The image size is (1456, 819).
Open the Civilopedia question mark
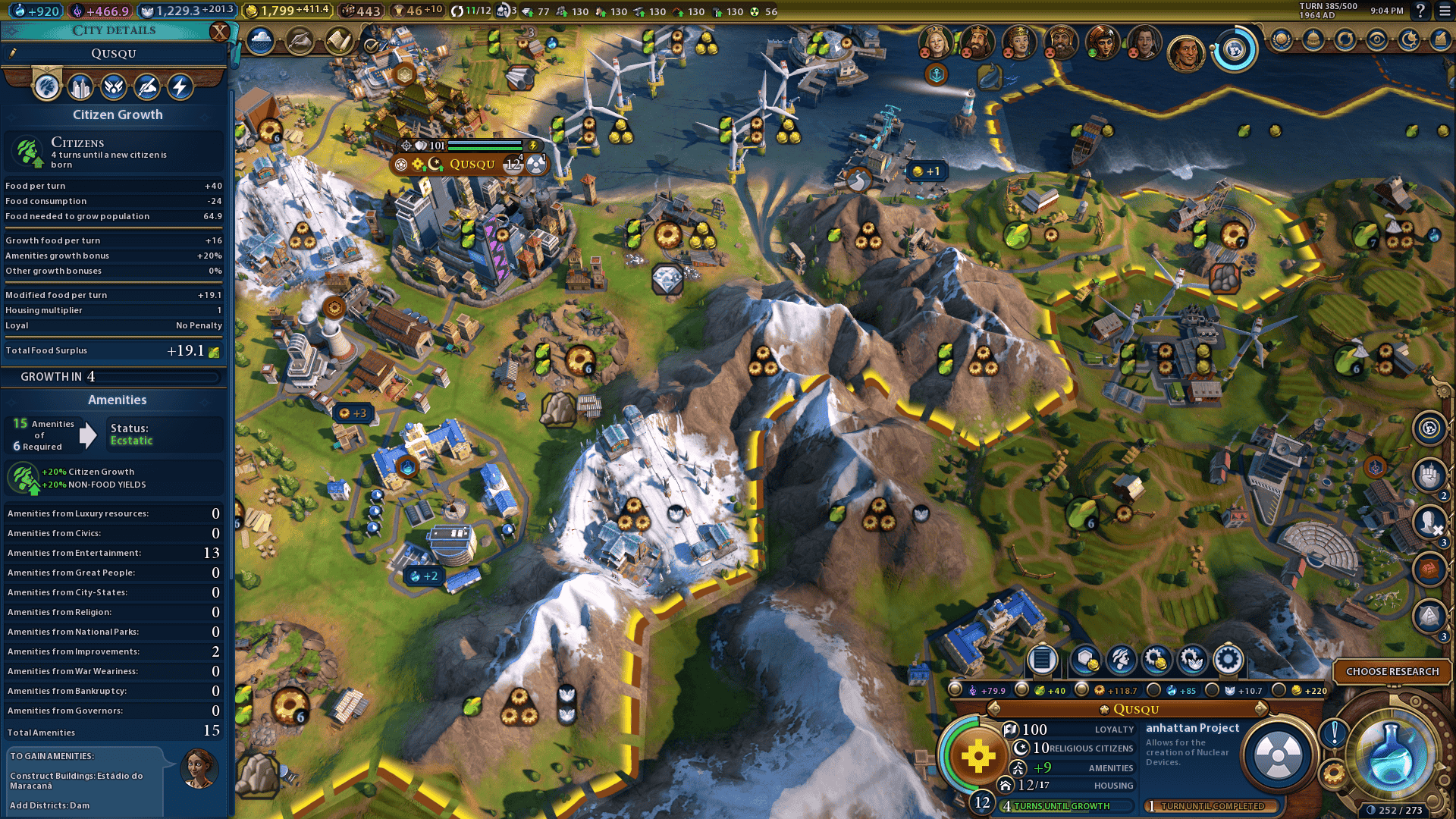[x=1420, y=11]
